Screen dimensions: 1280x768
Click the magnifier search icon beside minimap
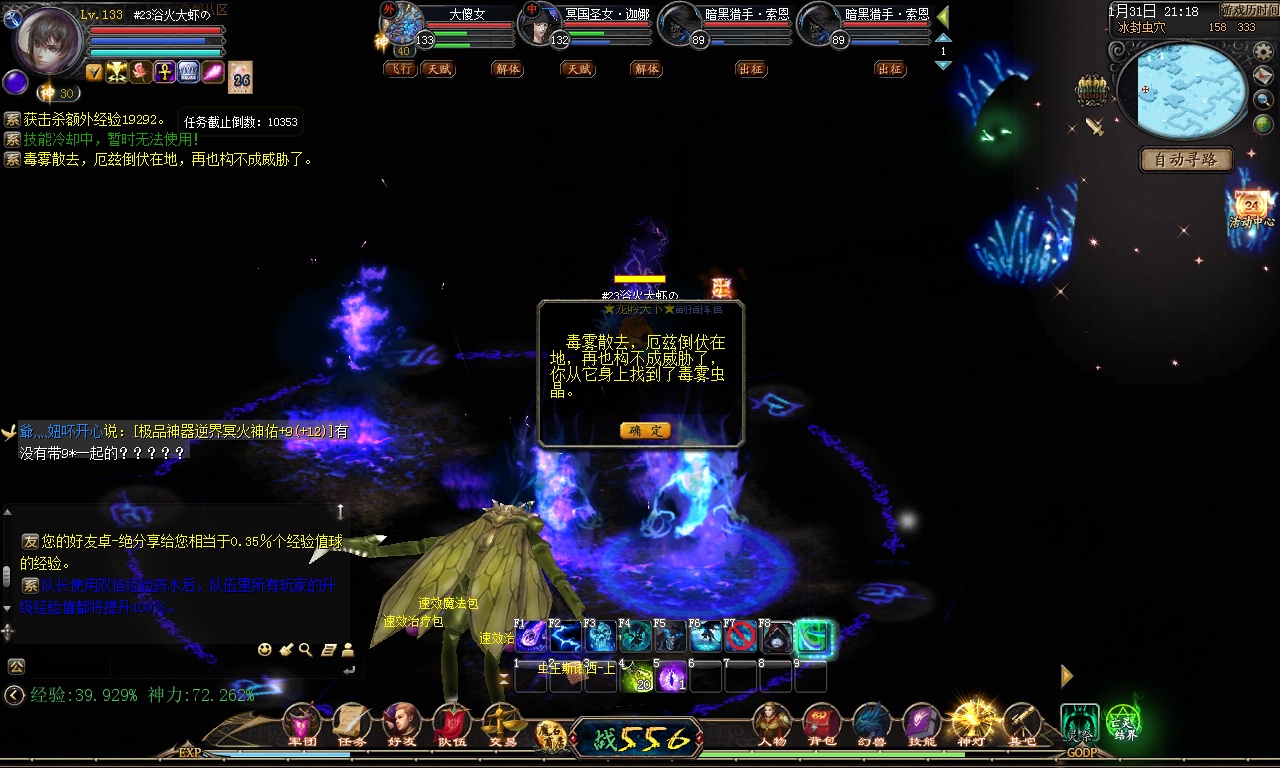click(x=1263, y=100)
